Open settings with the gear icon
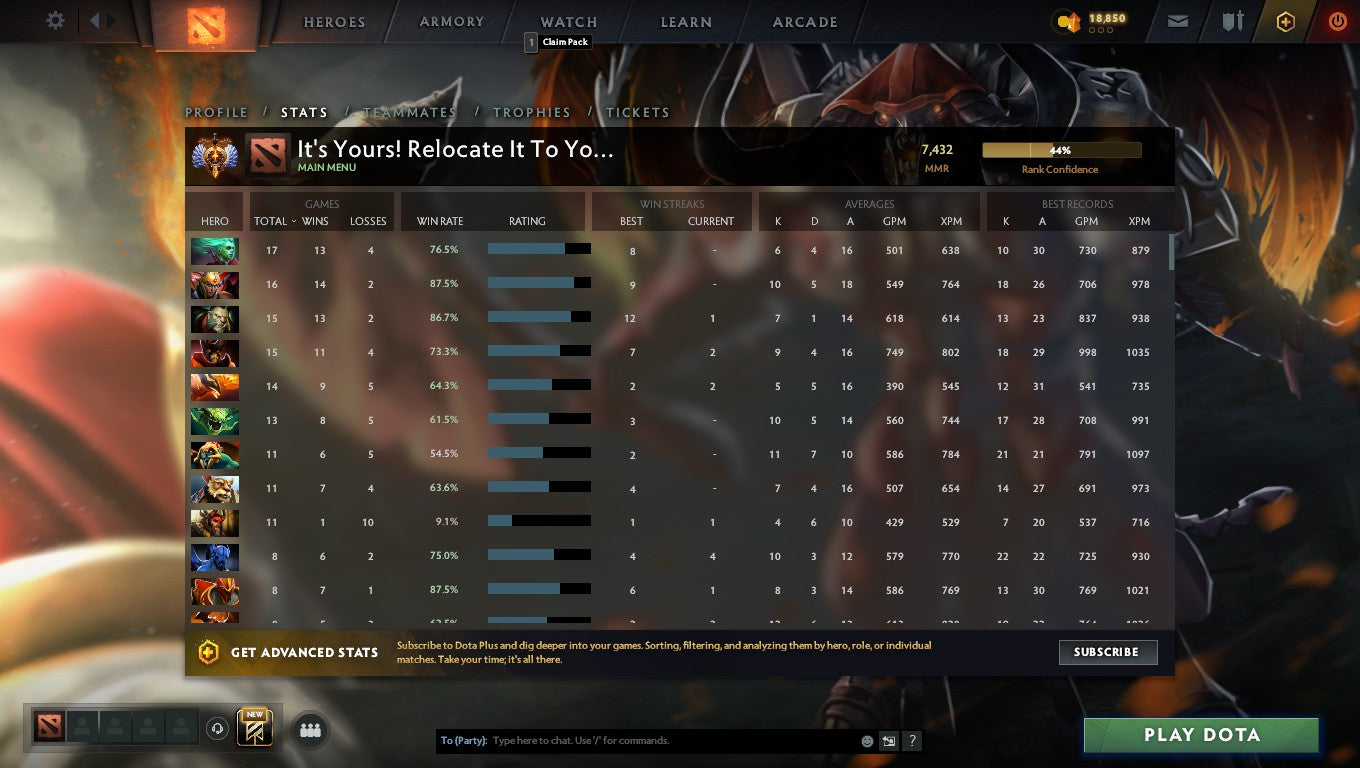 coord(55,20)
